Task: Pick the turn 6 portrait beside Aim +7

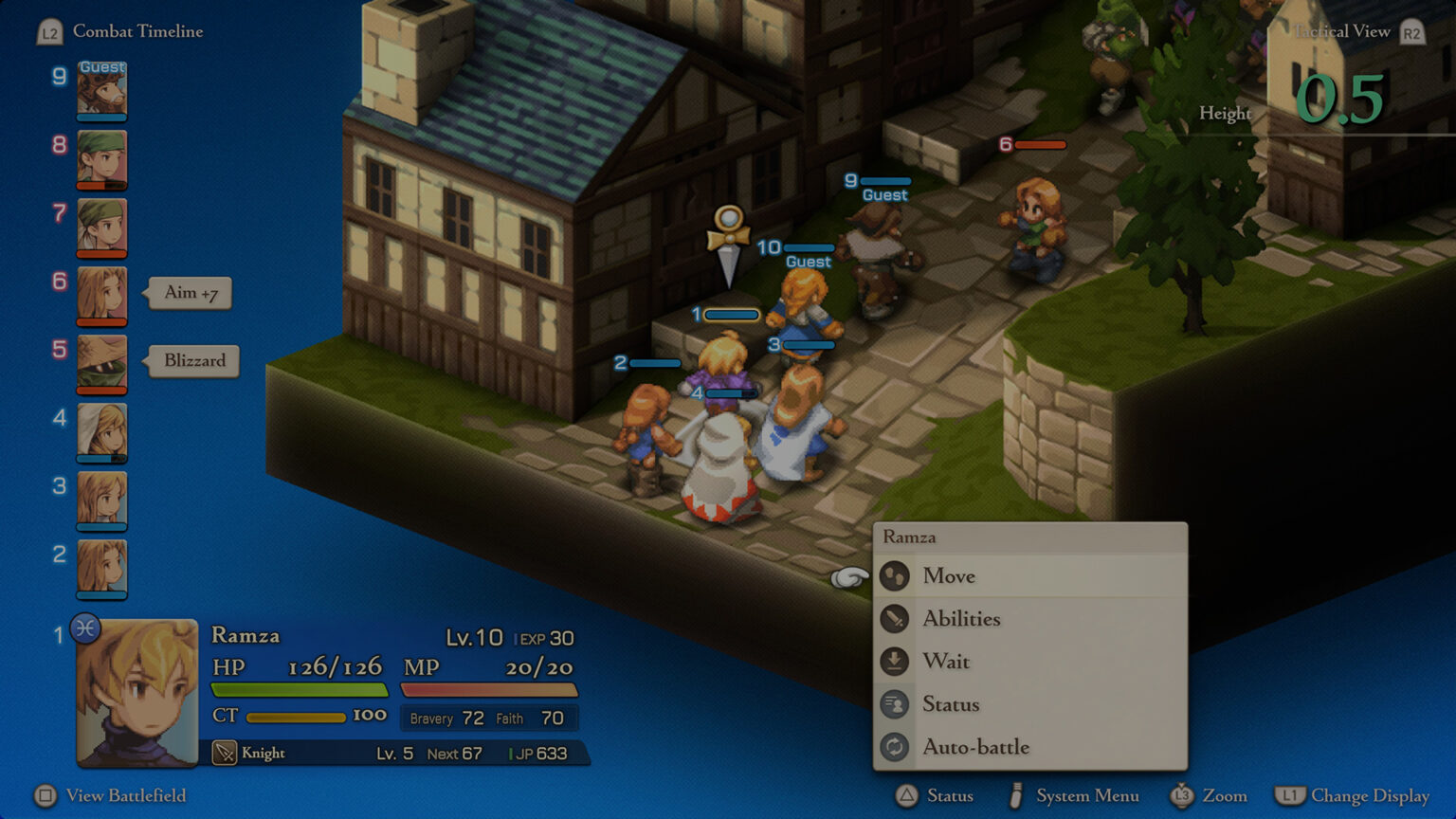Action: [x=101, y=295]
